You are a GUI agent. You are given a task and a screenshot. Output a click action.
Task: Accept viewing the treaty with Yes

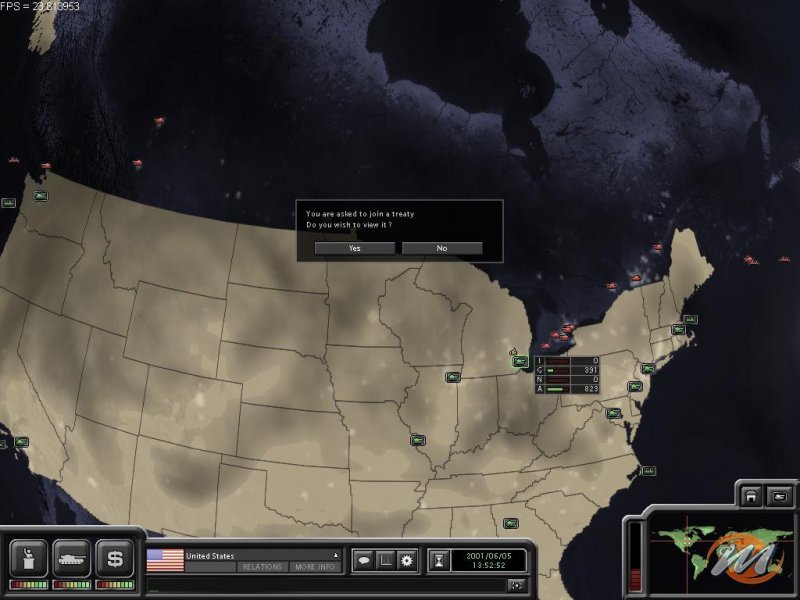[354, 248]
